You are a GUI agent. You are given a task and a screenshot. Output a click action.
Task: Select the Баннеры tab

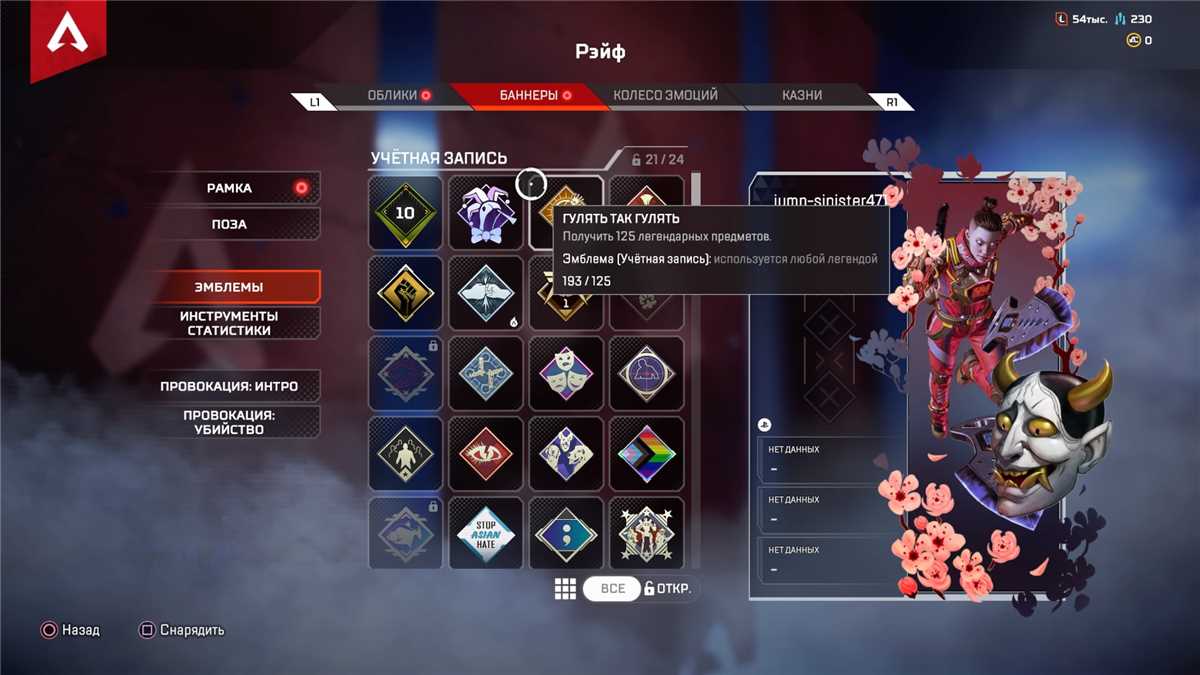[528, 96]
